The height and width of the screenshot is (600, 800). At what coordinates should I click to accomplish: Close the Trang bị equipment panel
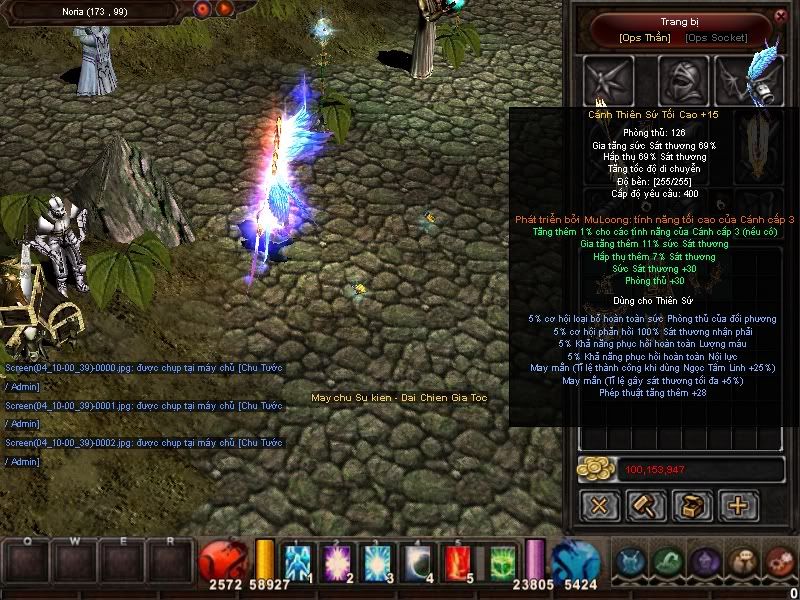(781, 16)
